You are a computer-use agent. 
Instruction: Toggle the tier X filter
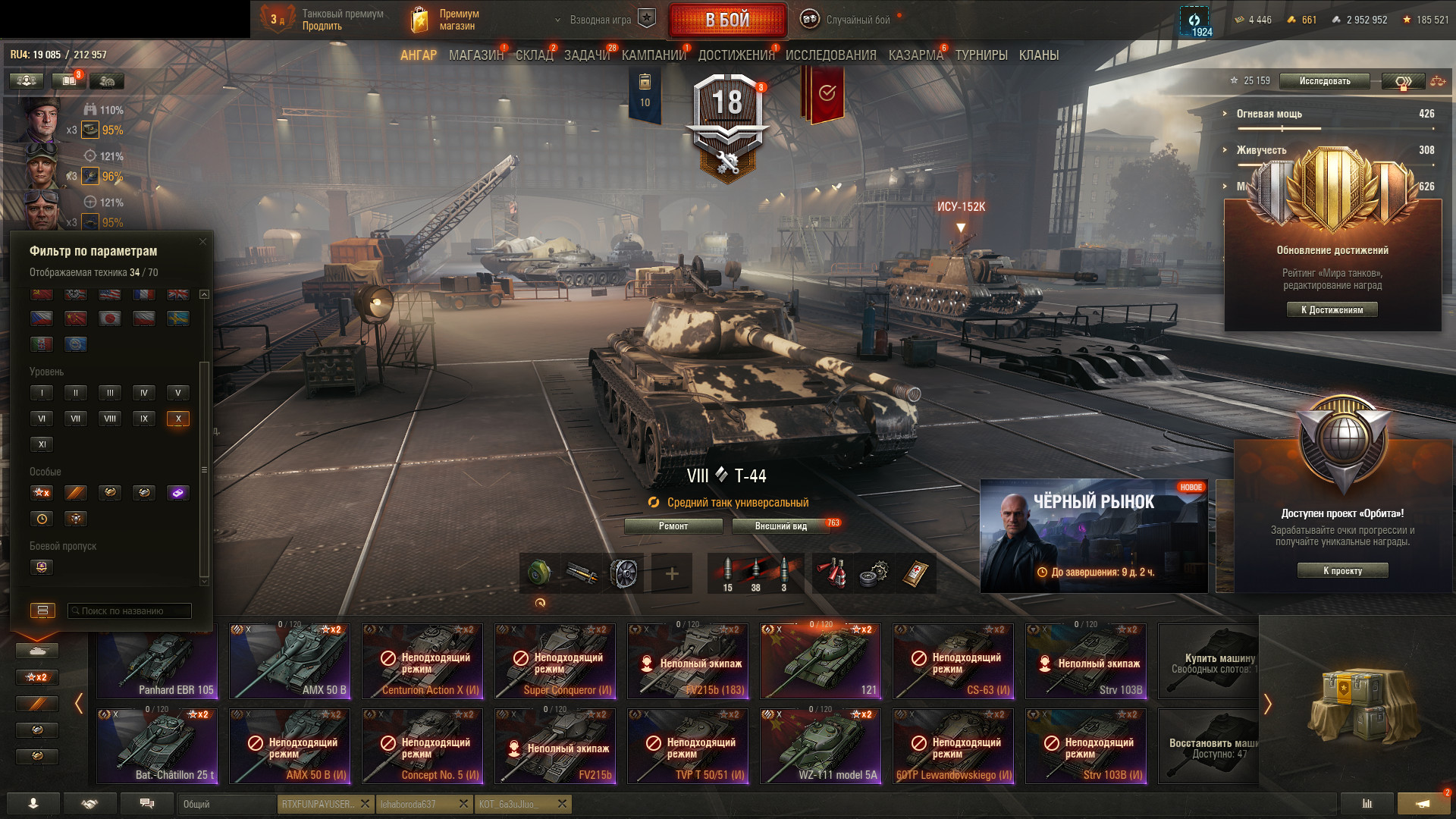tap(178, 419)
